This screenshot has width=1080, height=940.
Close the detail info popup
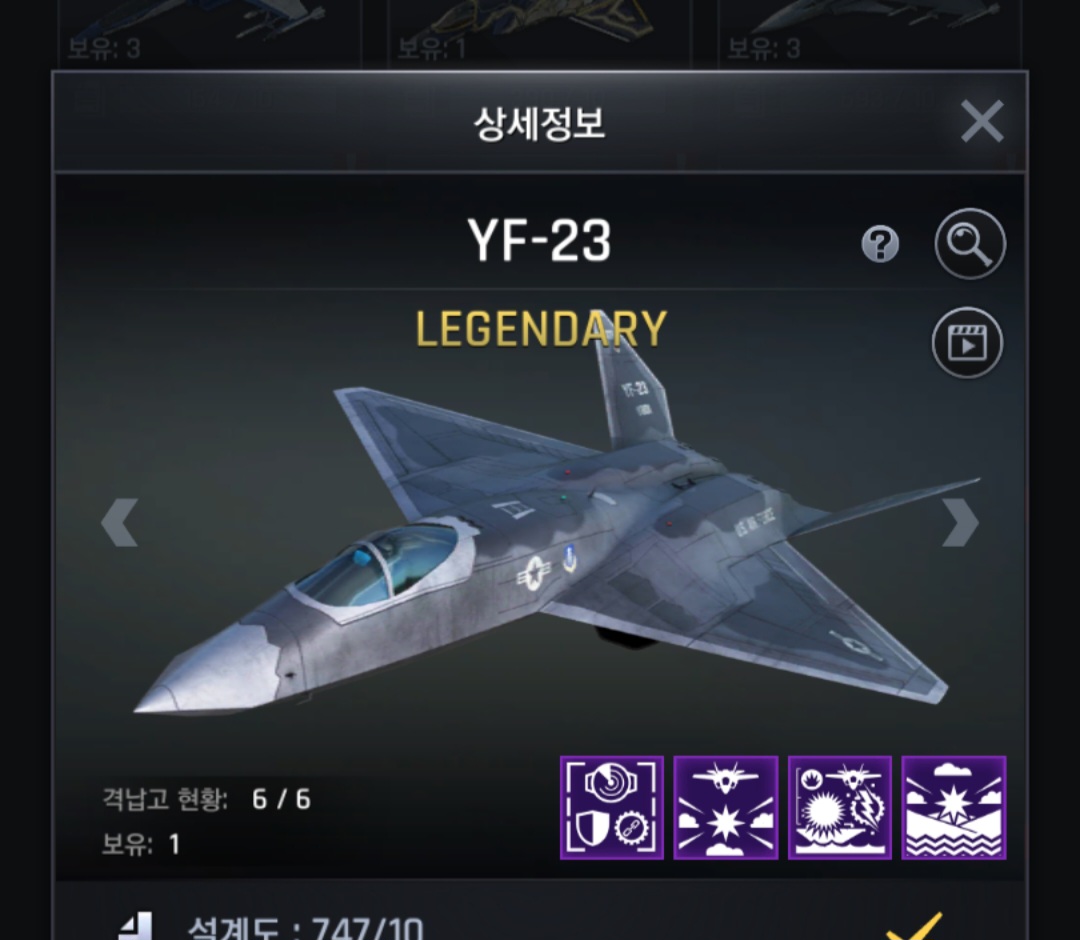coord(981,122)
